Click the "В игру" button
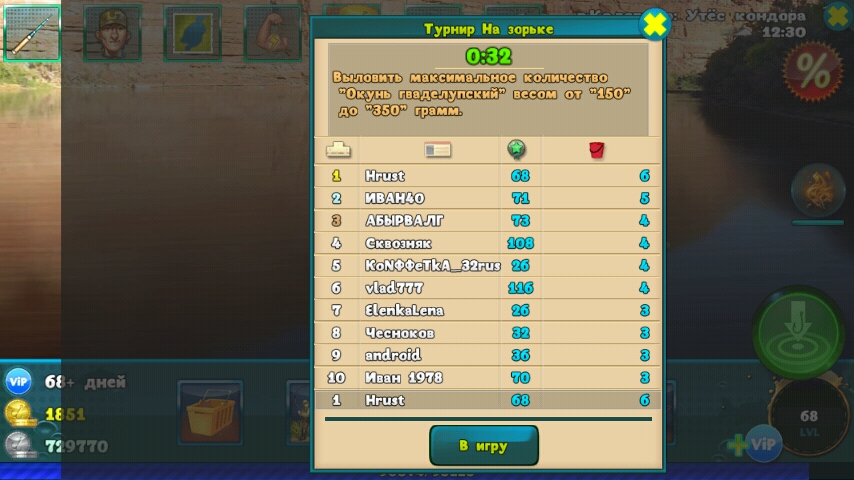 484,446
